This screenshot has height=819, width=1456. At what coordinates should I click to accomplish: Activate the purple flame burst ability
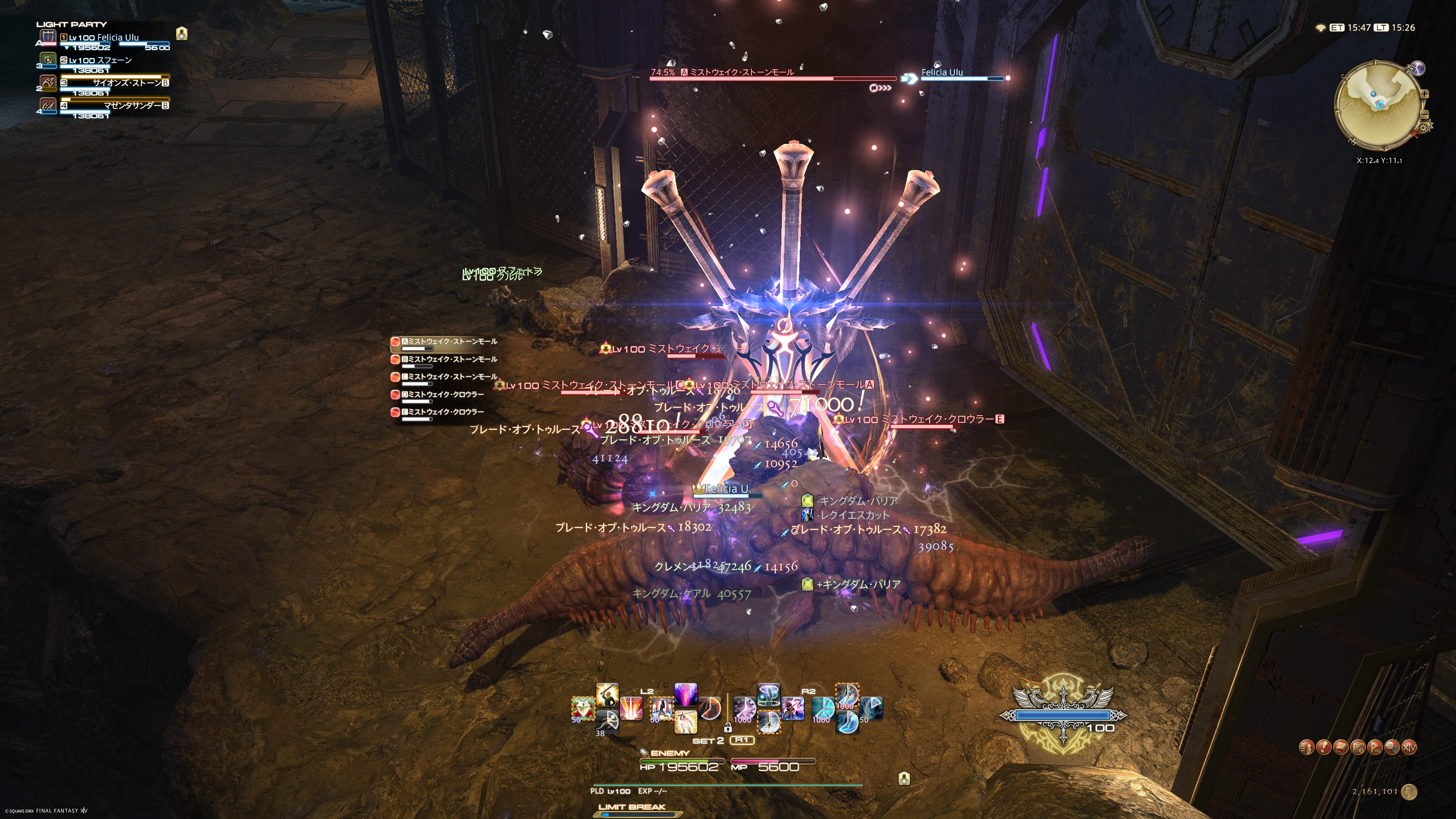pos(686,695)
